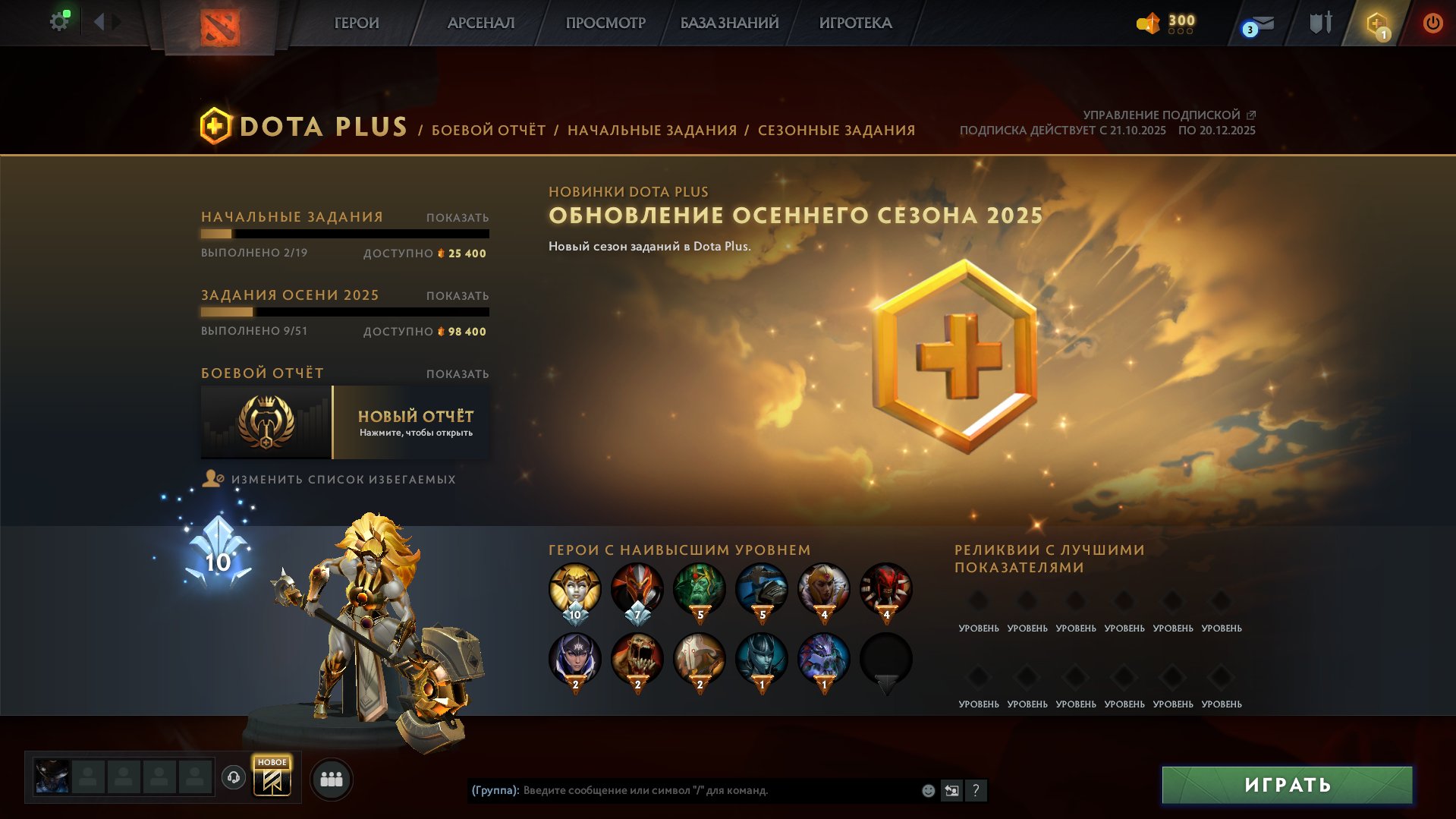Open the ГЕРОИ menu item

pyautogui.click(x=356, y=23)
